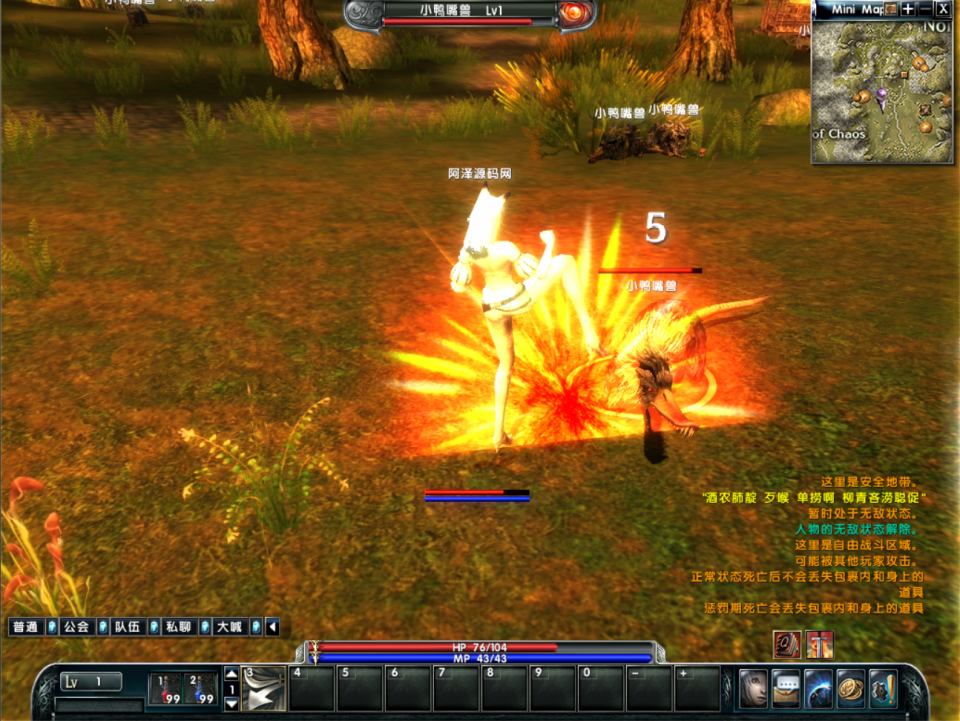The width and height of the screenshot is (960, 721).
Task: Select the 公会 guild chat tab
Action: pyautogui.click(x=76, y=627)
